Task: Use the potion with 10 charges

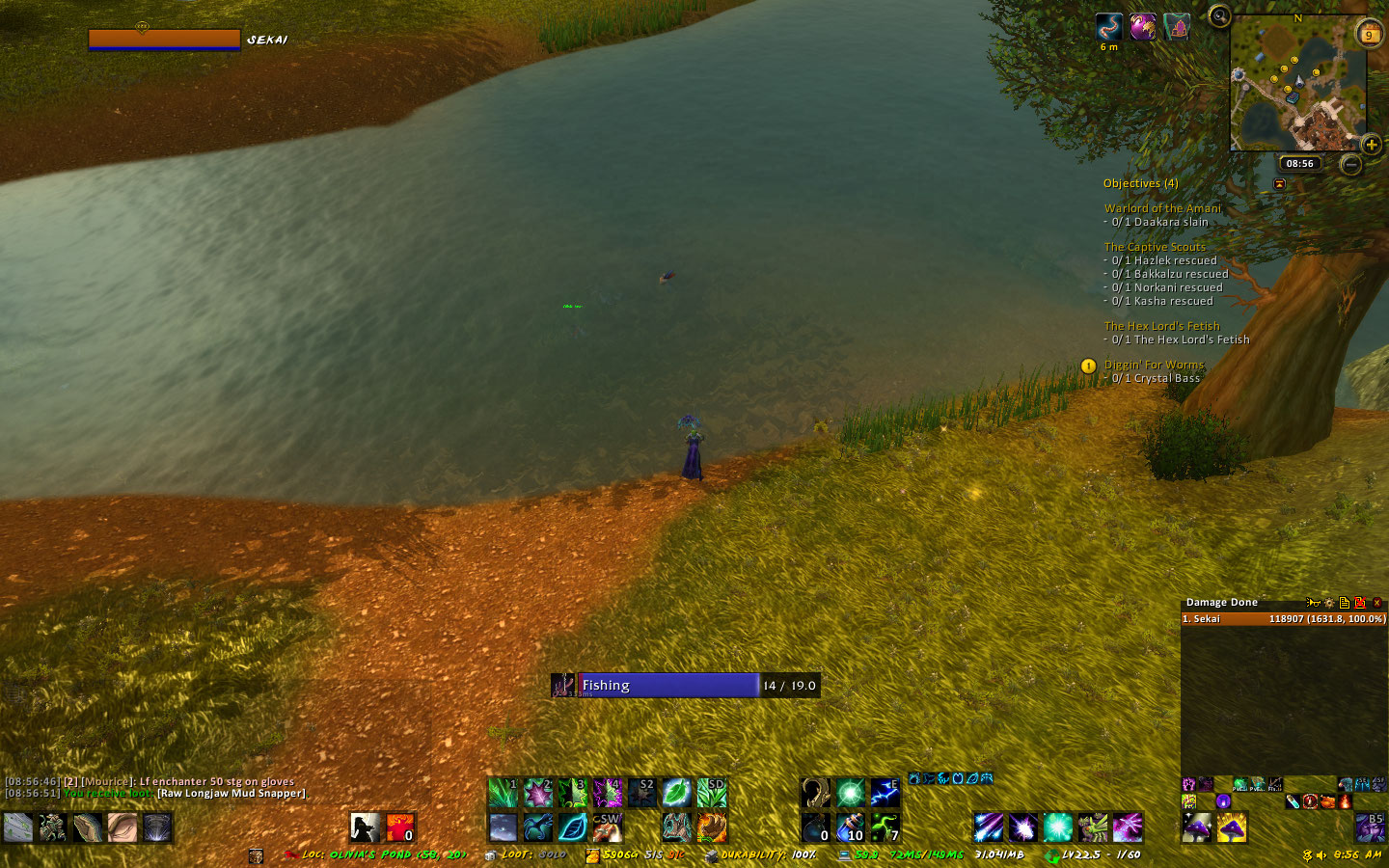Action: [850, 827]
